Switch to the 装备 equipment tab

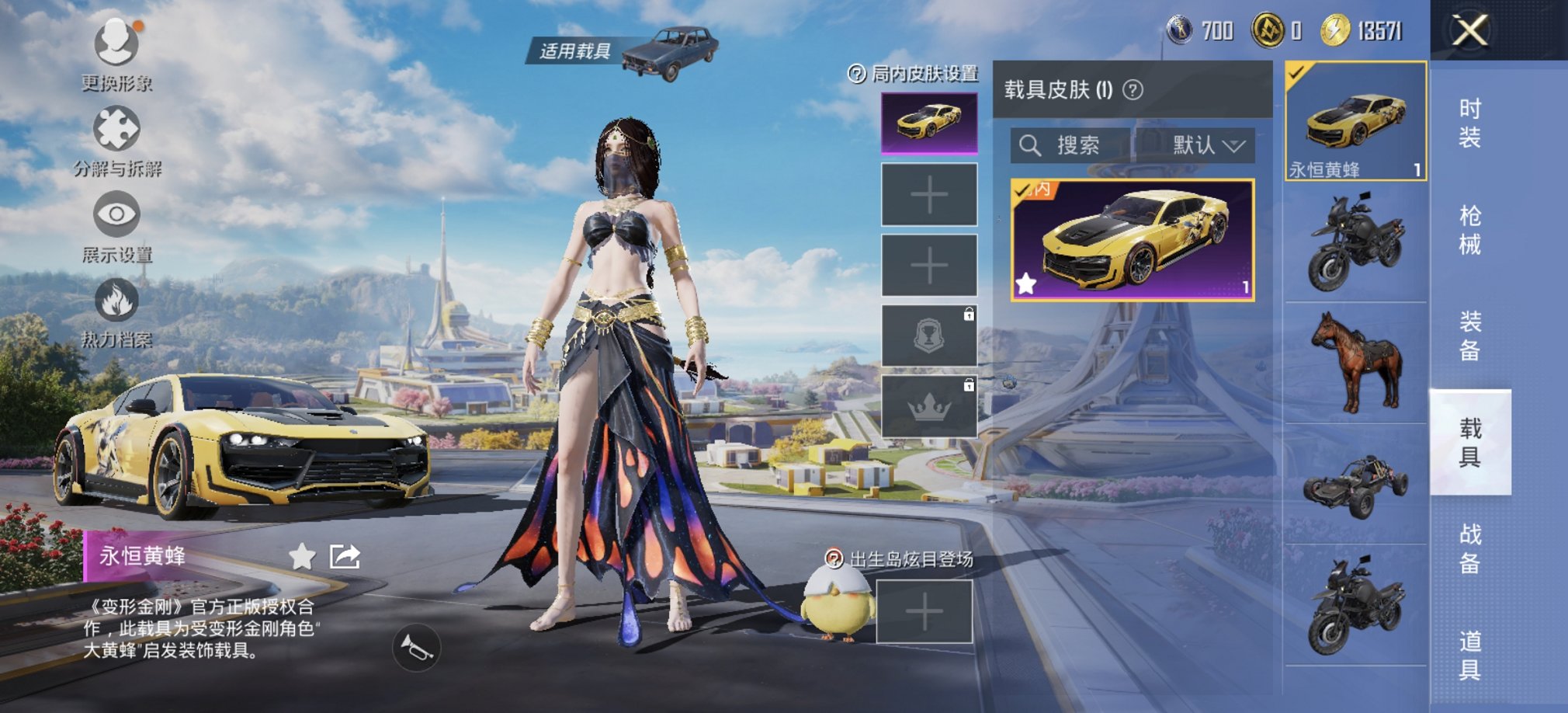(x=1469, y=336)
